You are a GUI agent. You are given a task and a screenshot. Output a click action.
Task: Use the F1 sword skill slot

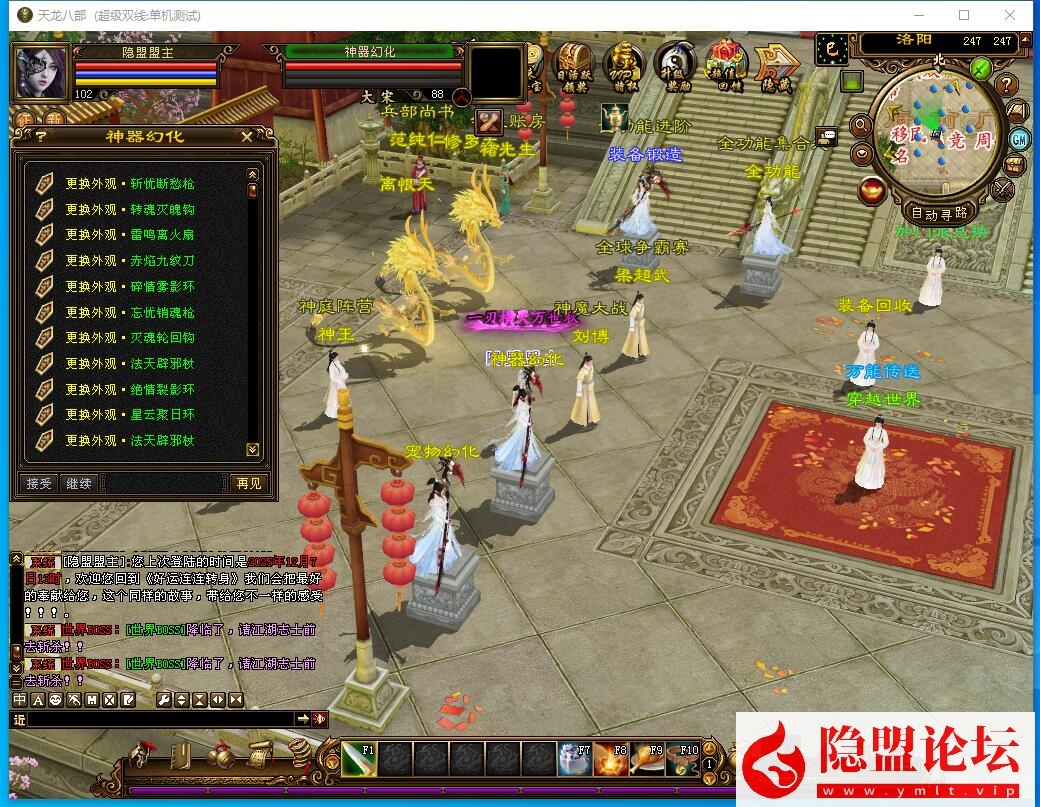coord(357,760)
